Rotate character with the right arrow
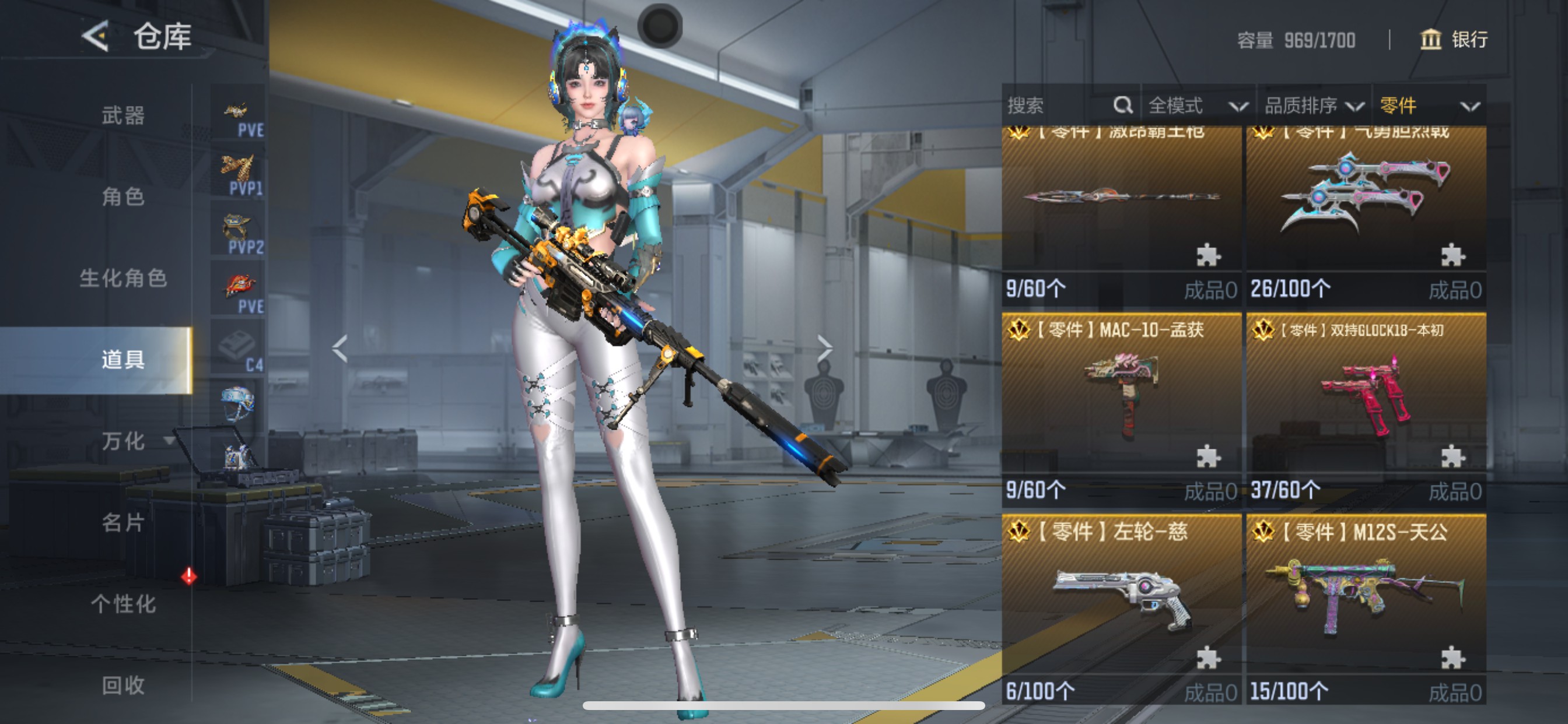This screenshot has height=724, width=1568. 824,349
